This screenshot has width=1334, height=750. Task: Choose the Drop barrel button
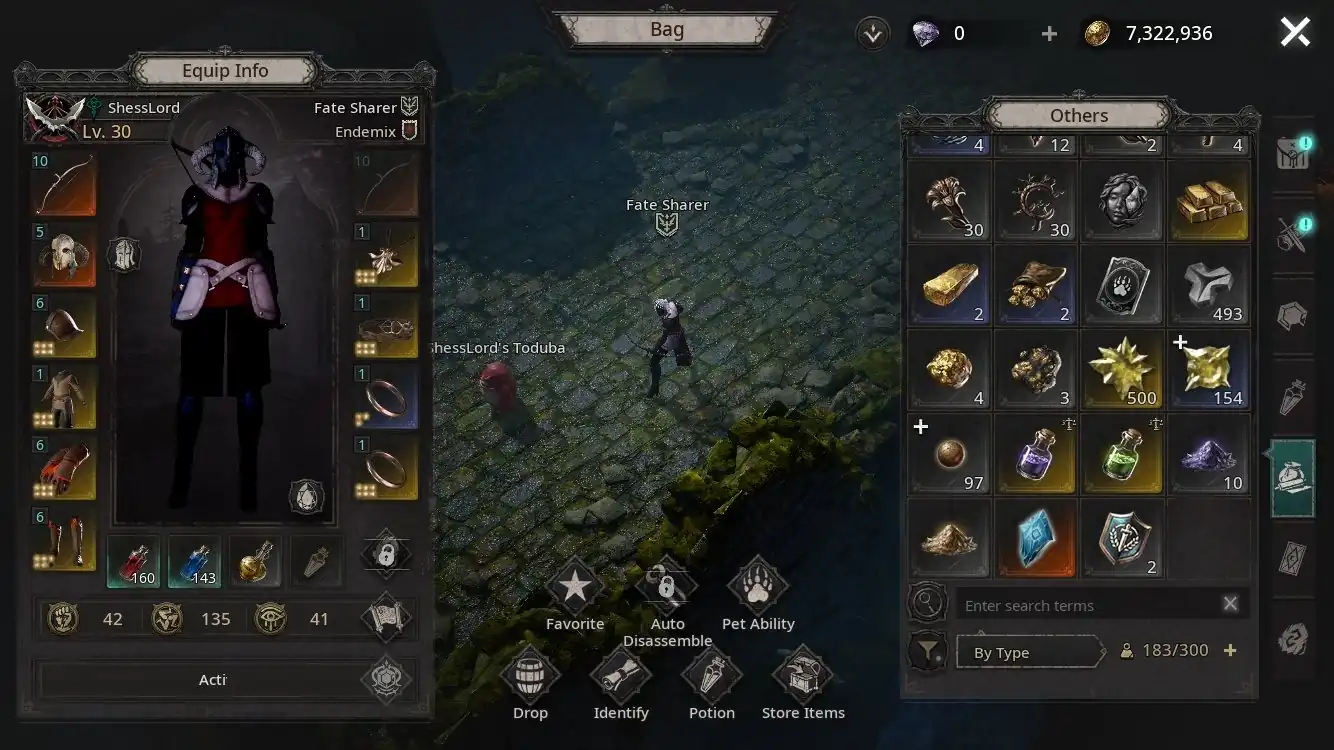pos(530,677)
